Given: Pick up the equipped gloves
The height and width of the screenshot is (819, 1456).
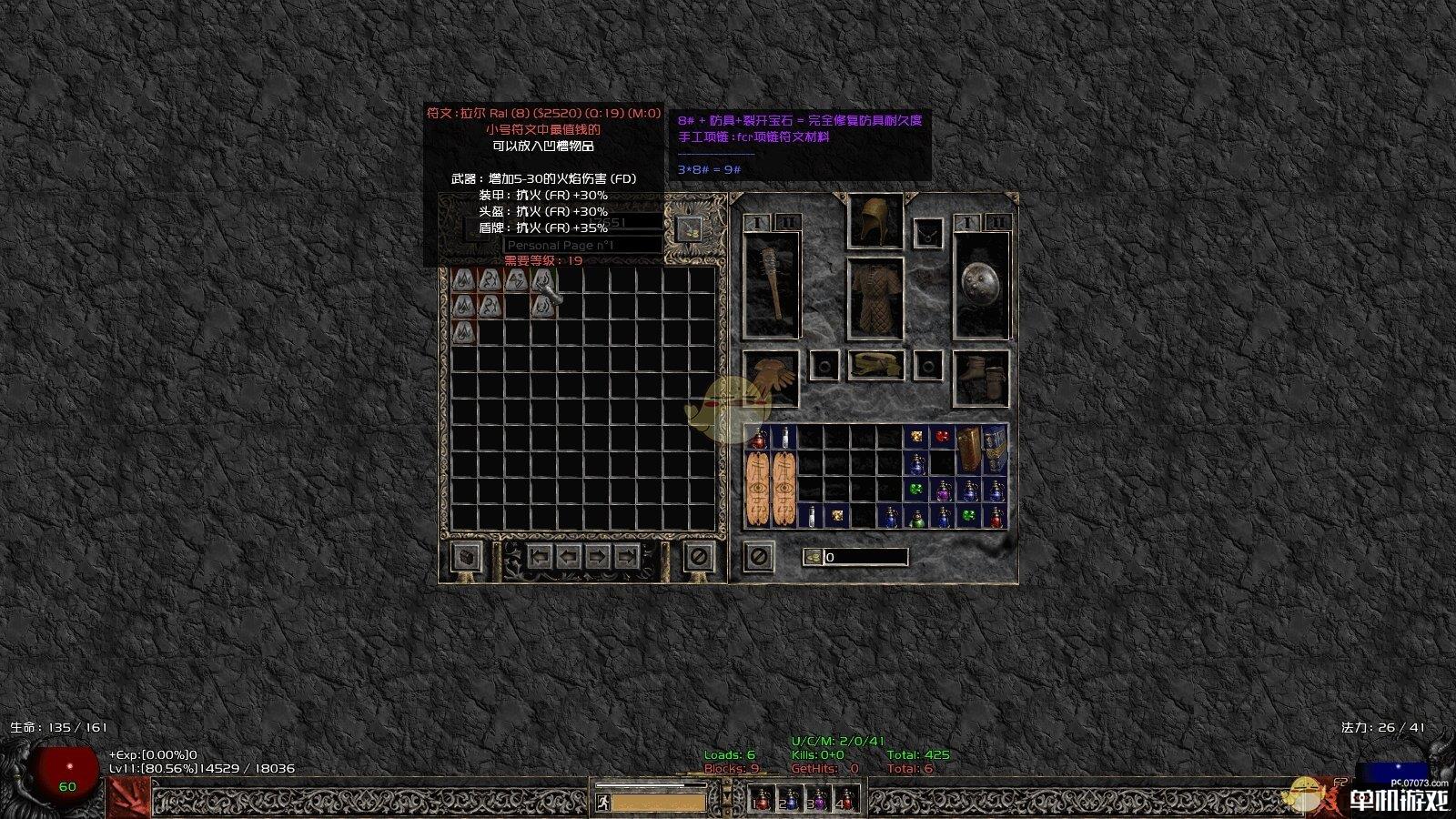Looking at the screenshot, I should [771, 378].
